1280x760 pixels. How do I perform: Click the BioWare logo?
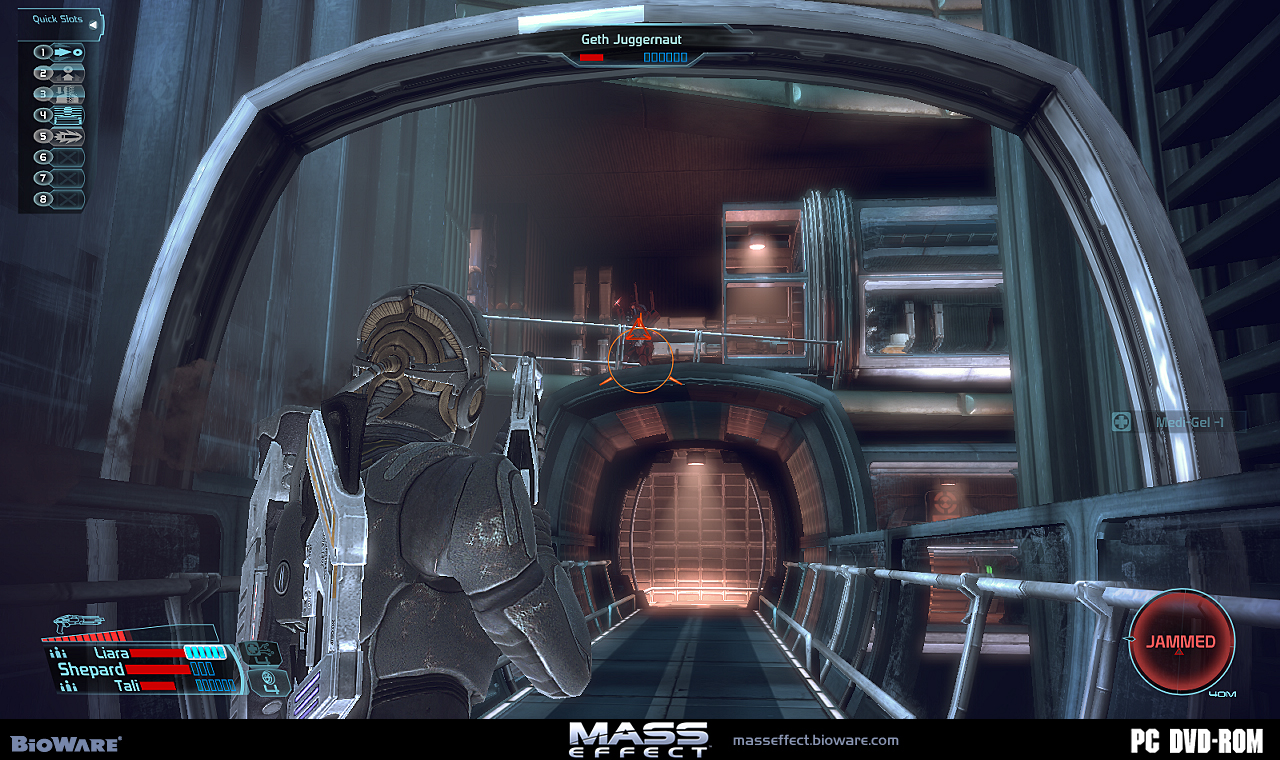coord(66,743)
